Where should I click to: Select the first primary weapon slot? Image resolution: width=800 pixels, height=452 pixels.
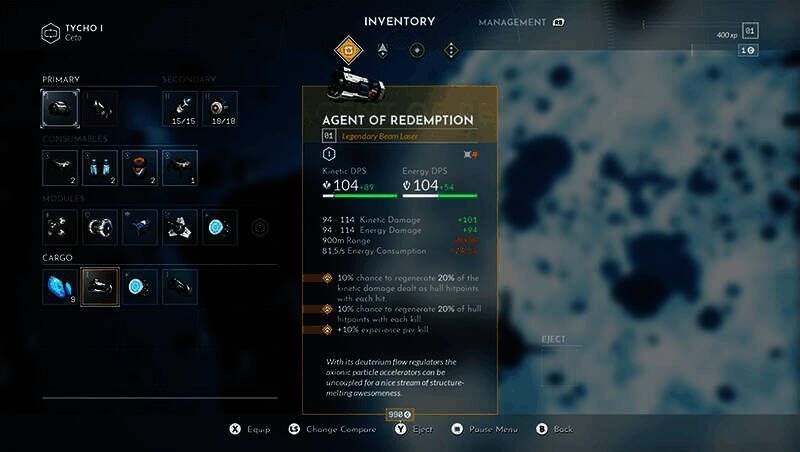pyautogui.click(x=60, y=108)
